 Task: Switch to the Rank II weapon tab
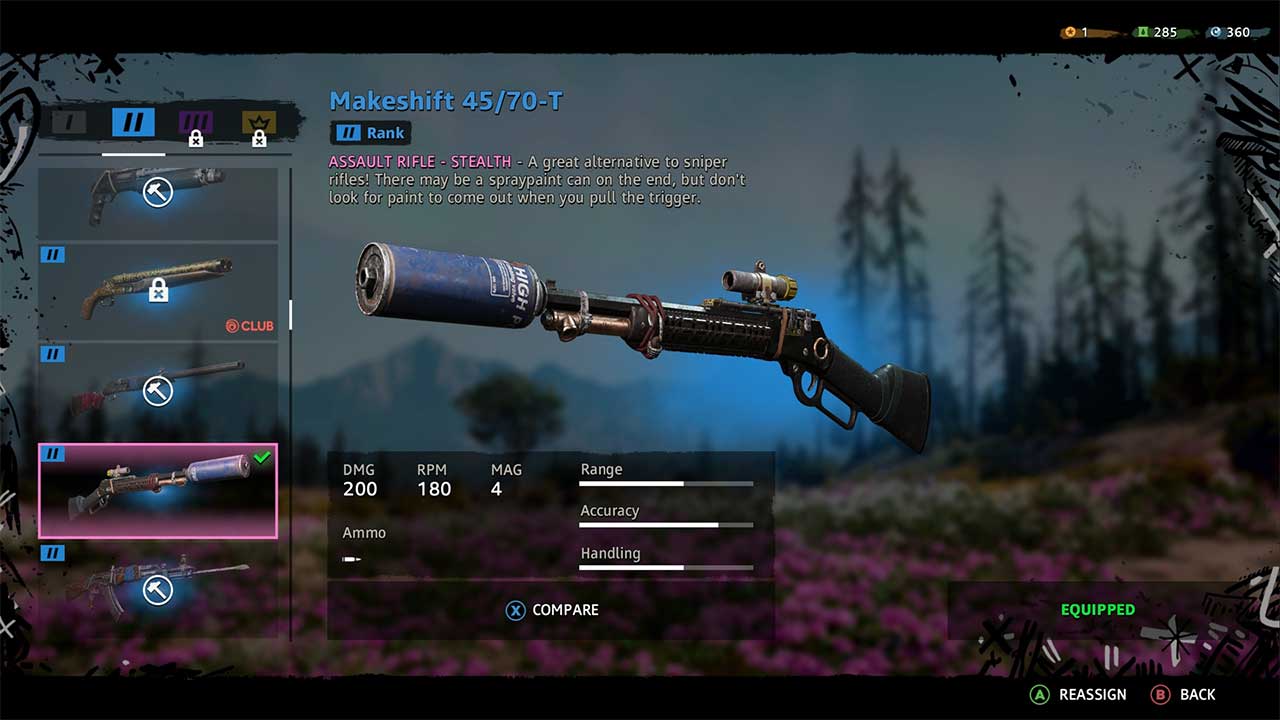pyautogui.click(x=131, y=121)
